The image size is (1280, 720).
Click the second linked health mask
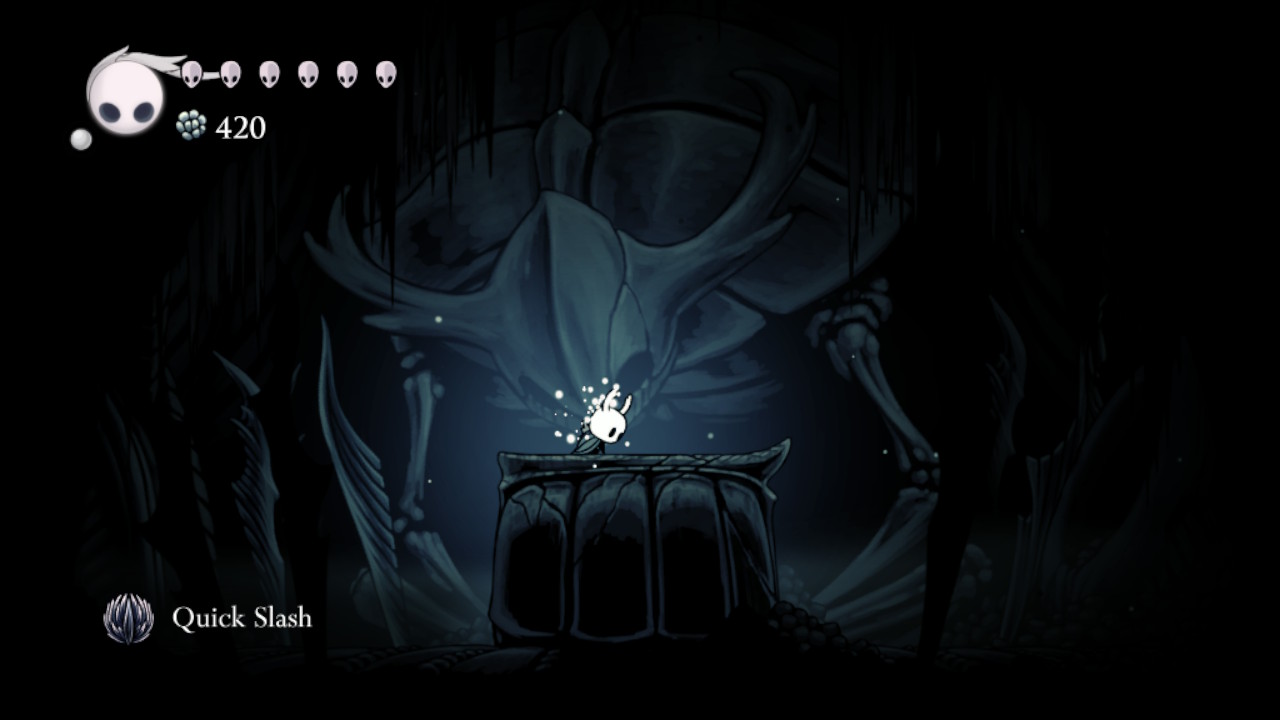point(229,75)
